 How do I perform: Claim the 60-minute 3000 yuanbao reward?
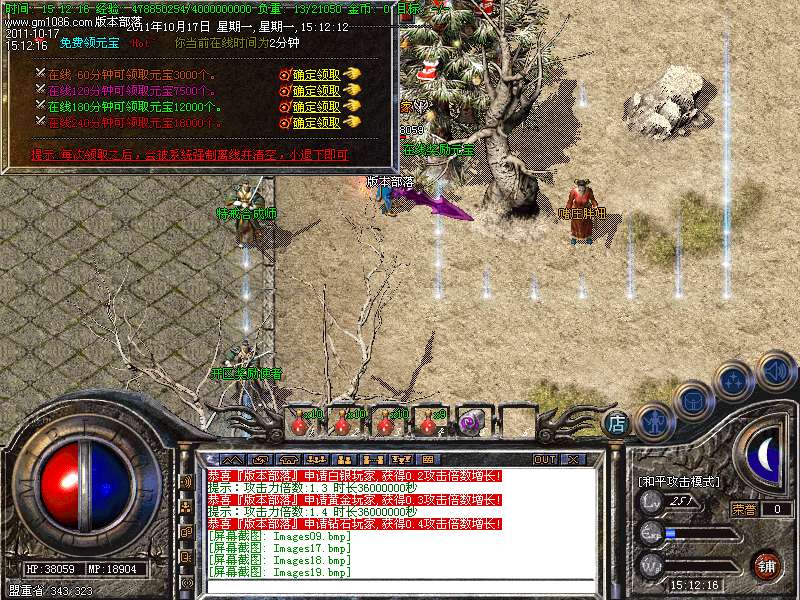coord(316,75)
